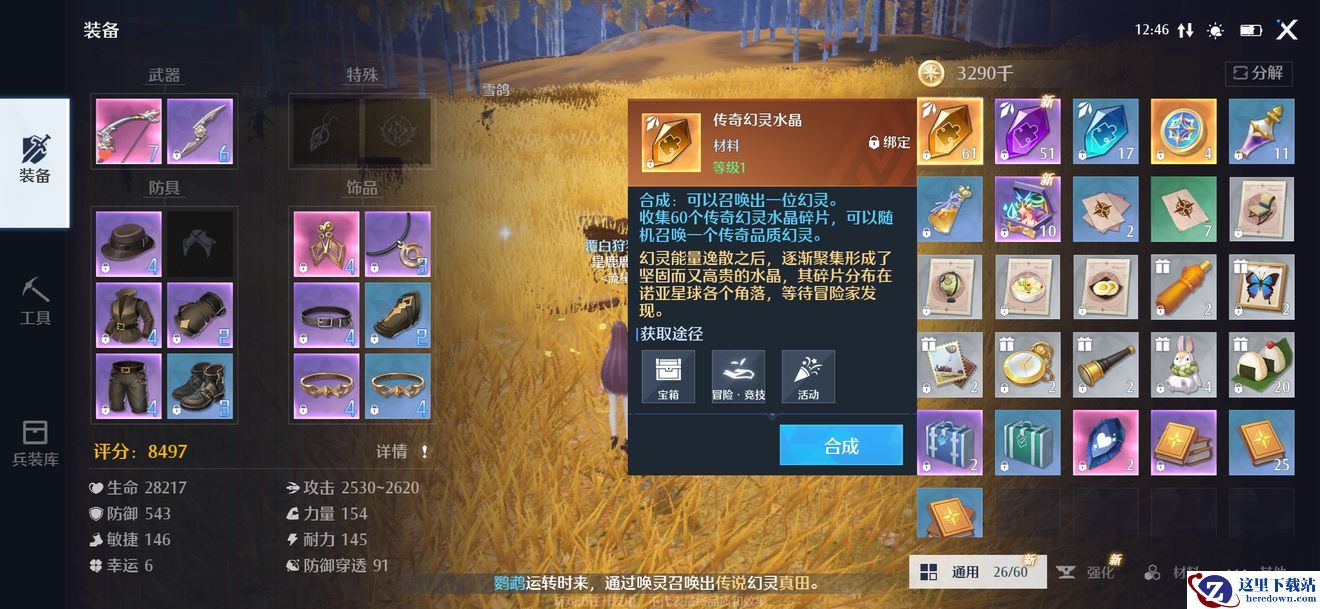The width and height of the screenshot is (1320, 609).
Task: Select the equipped brown hat slot
Action: 128,244
